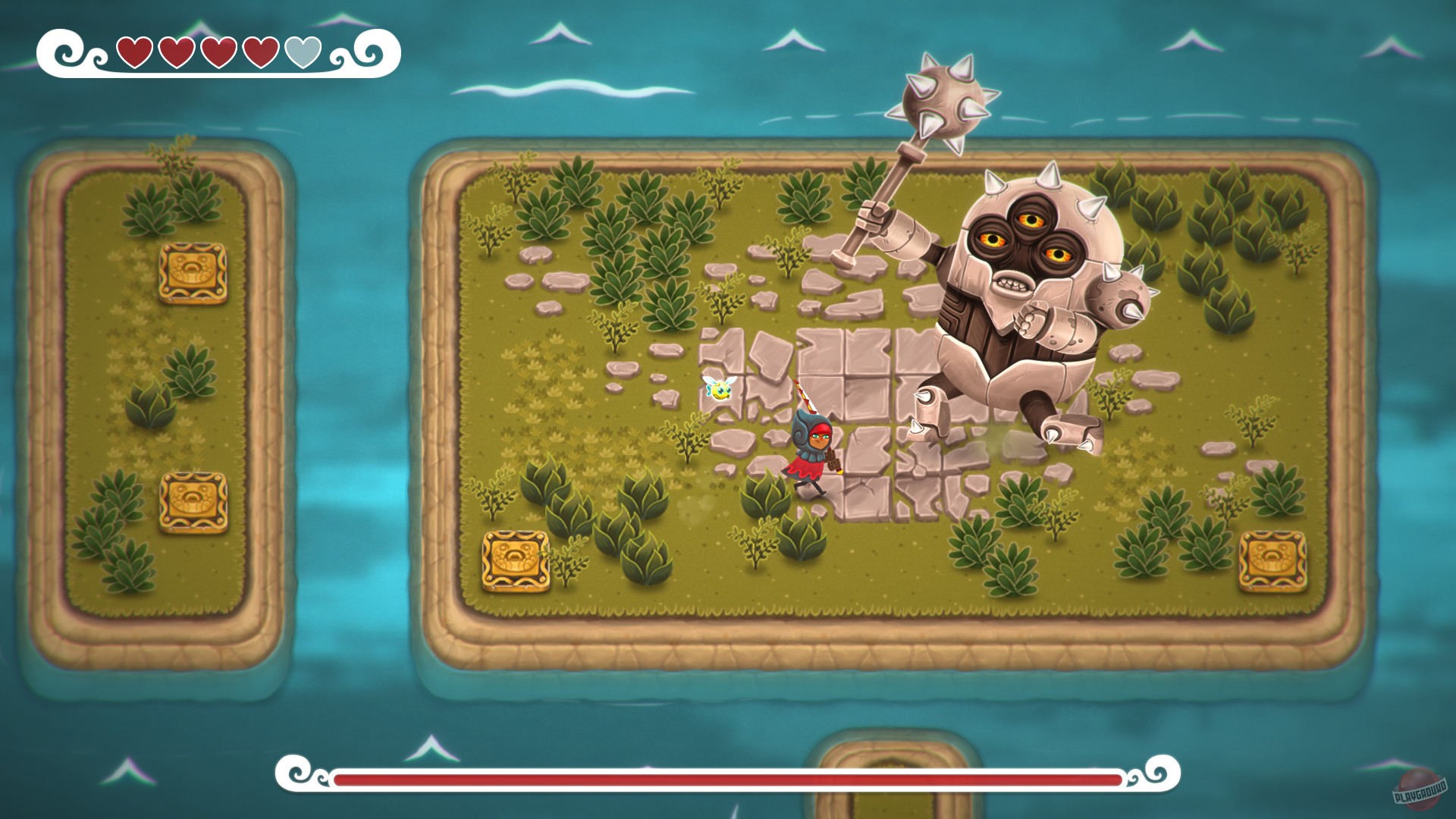Click the middle red heart in the health bar
Screen dimensions: 1456x819
point(219,53)
